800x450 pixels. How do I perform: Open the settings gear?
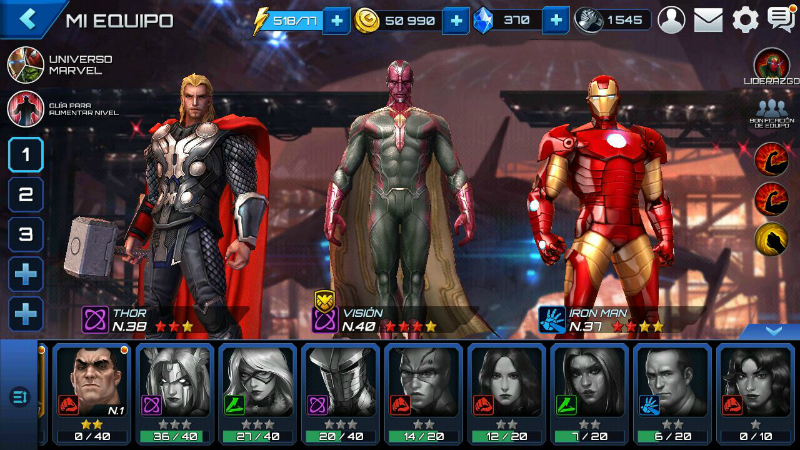[745, 19]
